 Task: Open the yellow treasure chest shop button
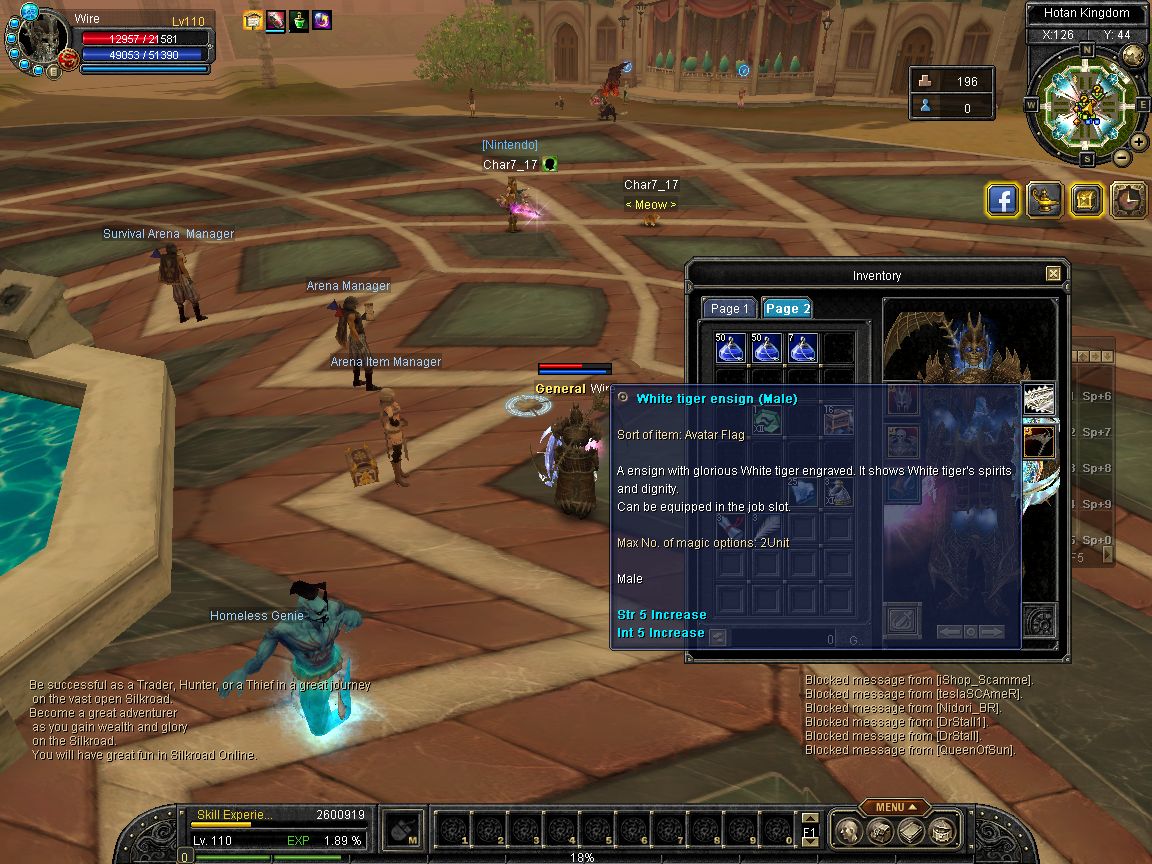point(1087,200)
